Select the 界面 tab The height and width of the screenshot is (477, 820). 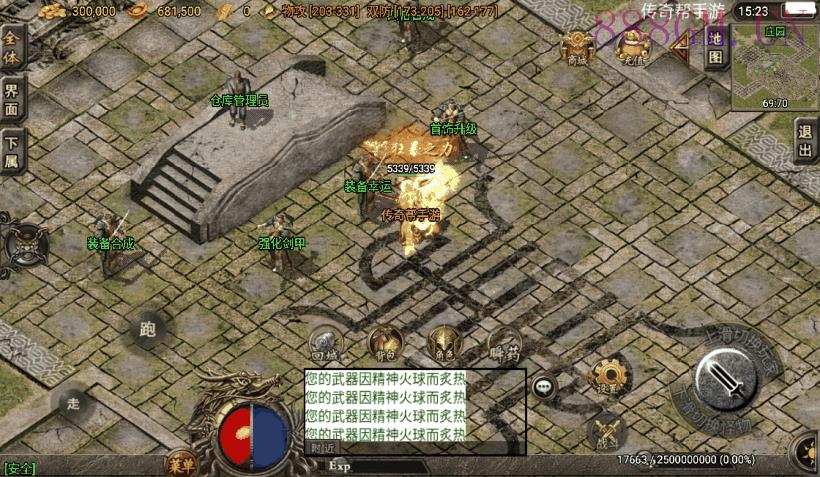point(12,100)
